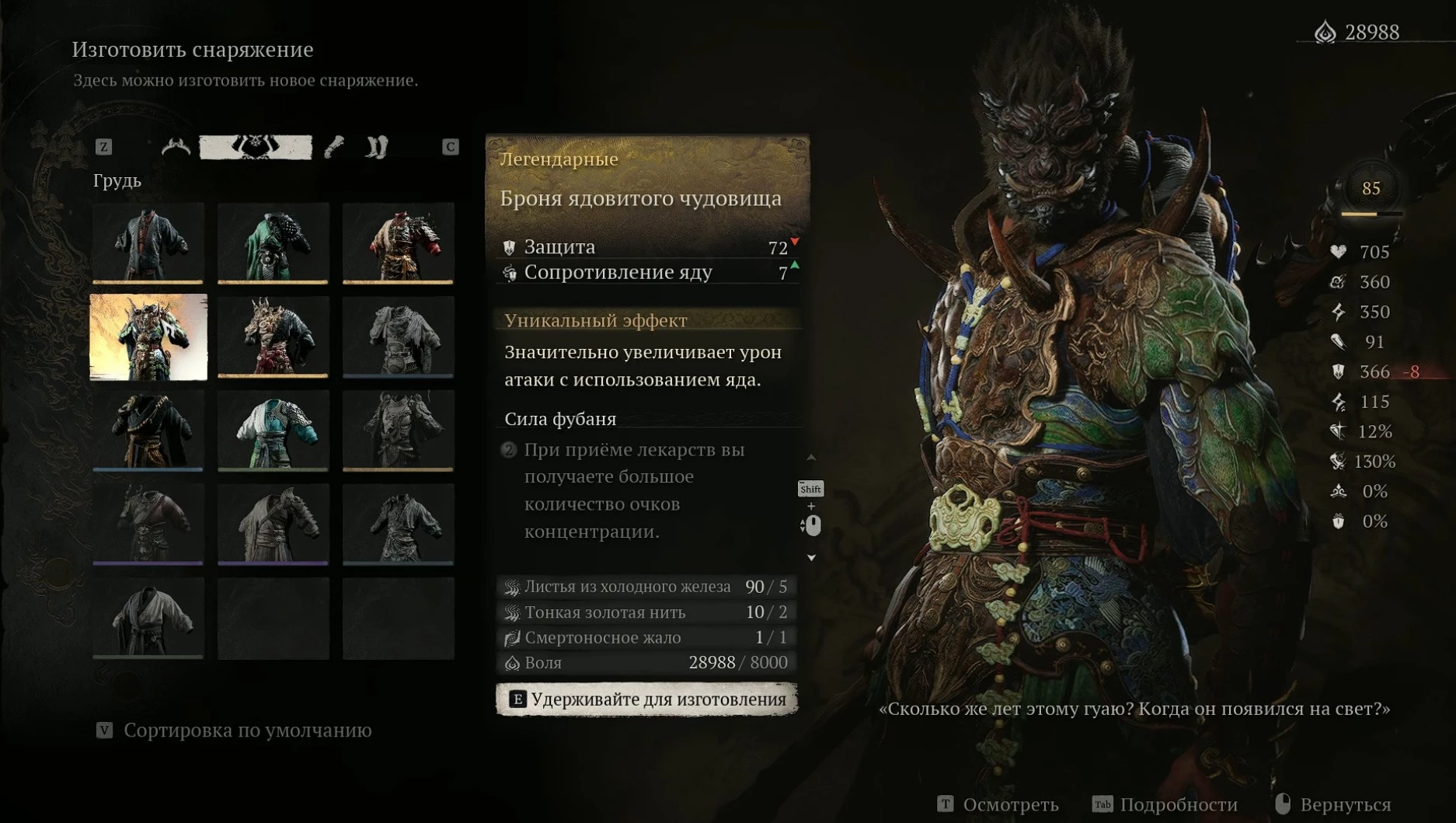
Task: Open the arm guards category tab
Action: point(334,147)
